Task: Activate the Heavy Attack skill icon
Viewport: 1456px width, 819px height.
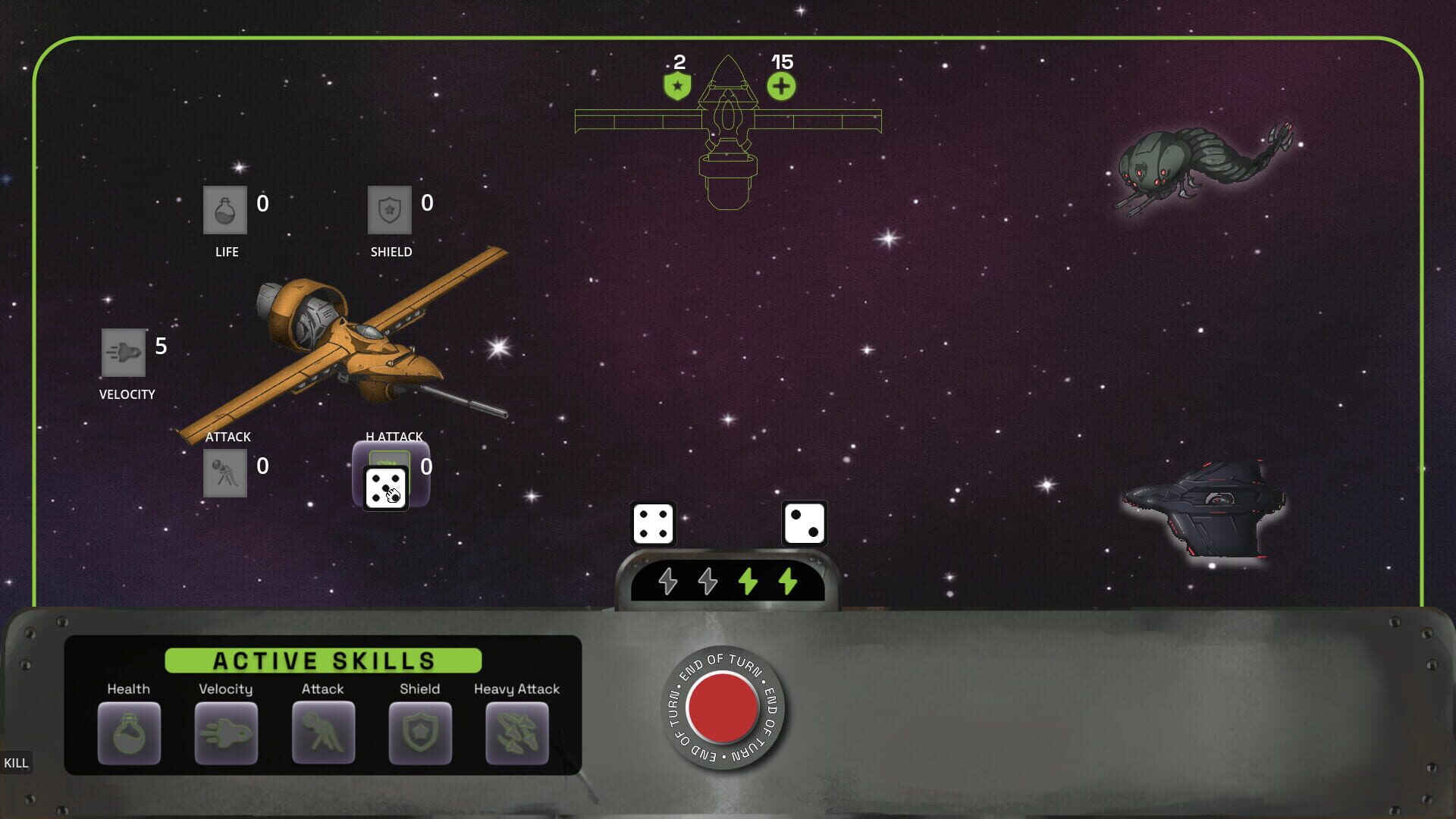Action: [x=516, y=733]
